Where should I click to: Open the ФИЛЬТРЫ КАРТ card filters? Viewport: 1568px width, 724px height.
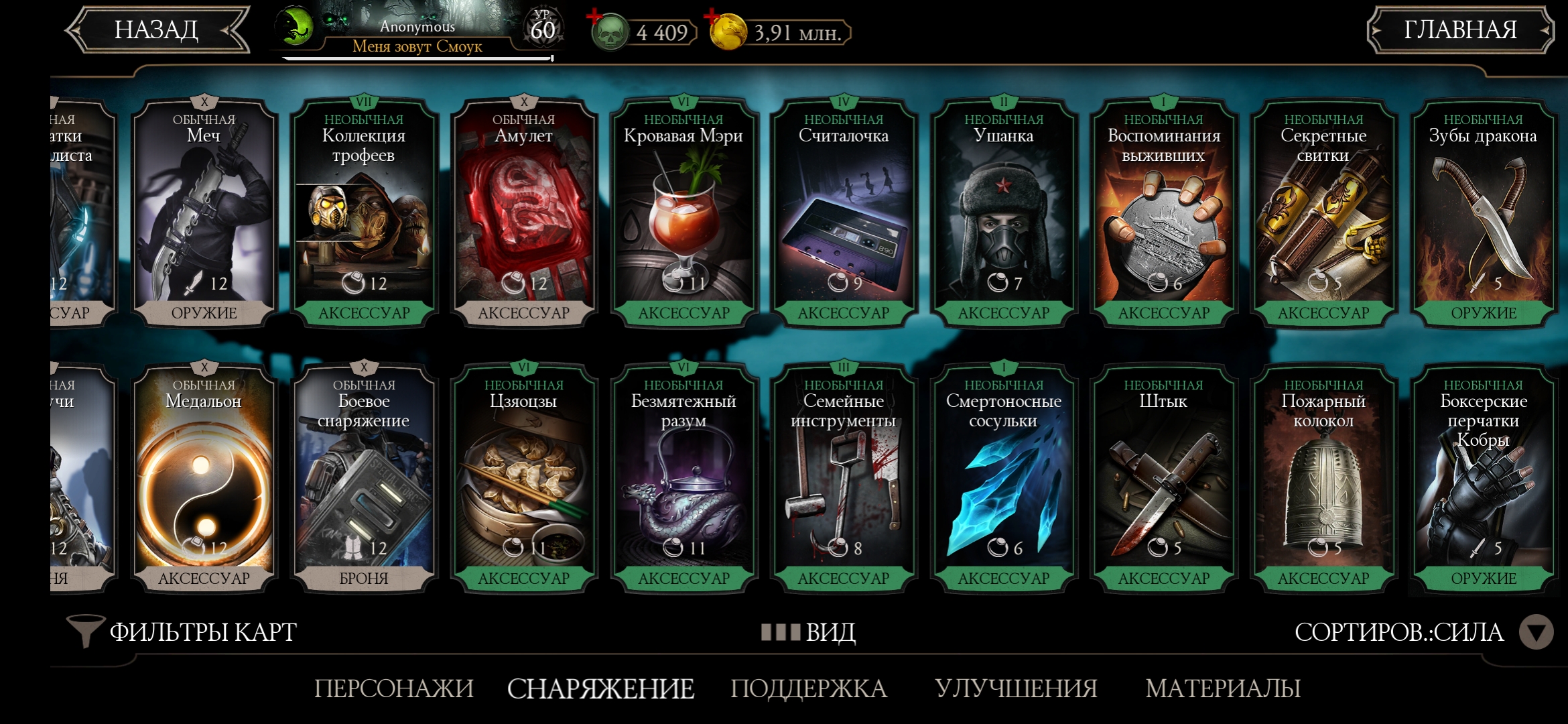pyautogui.click(x=182, y=631)
